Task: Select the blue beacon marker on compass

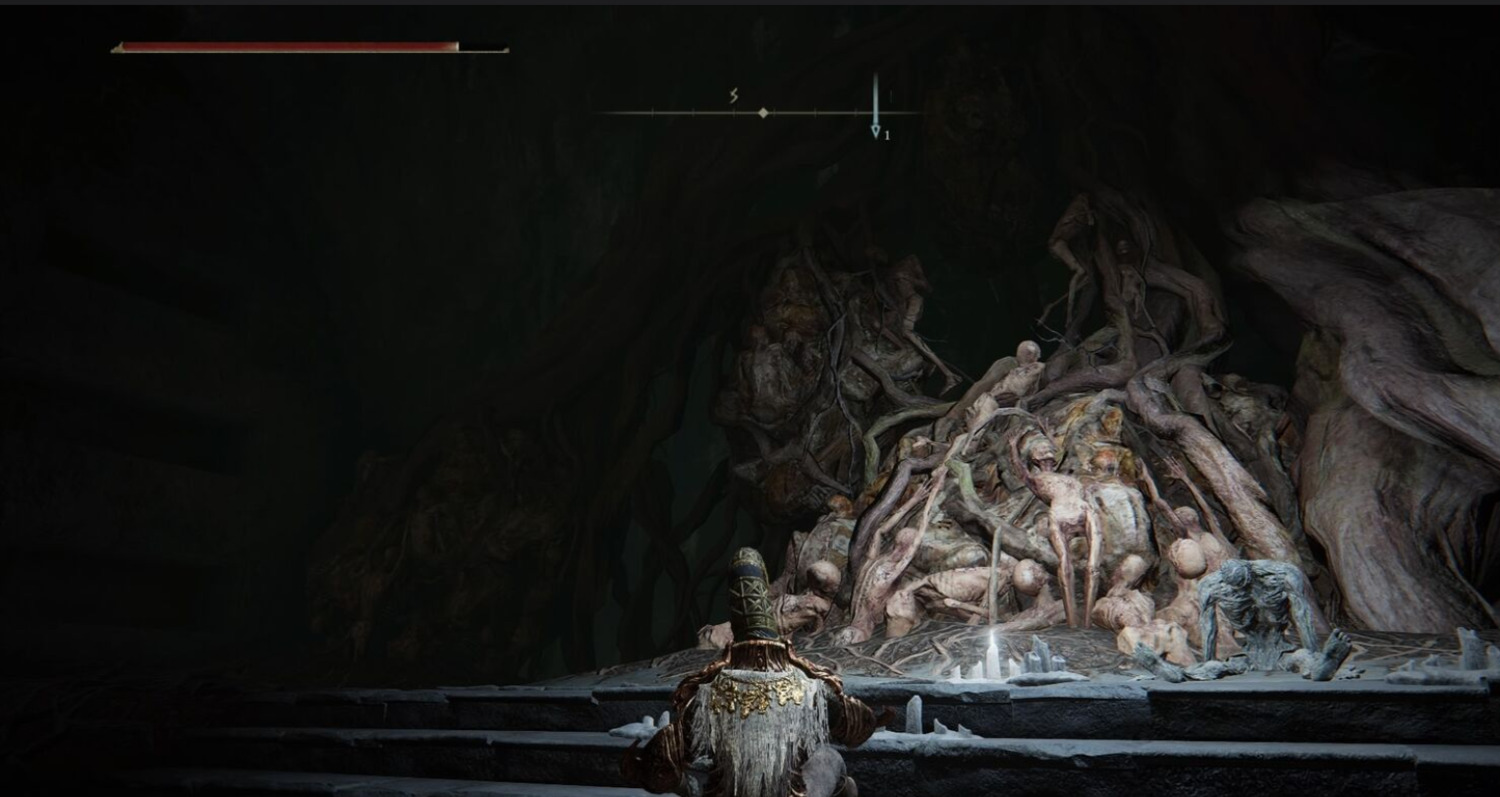Action: (875, 129)
